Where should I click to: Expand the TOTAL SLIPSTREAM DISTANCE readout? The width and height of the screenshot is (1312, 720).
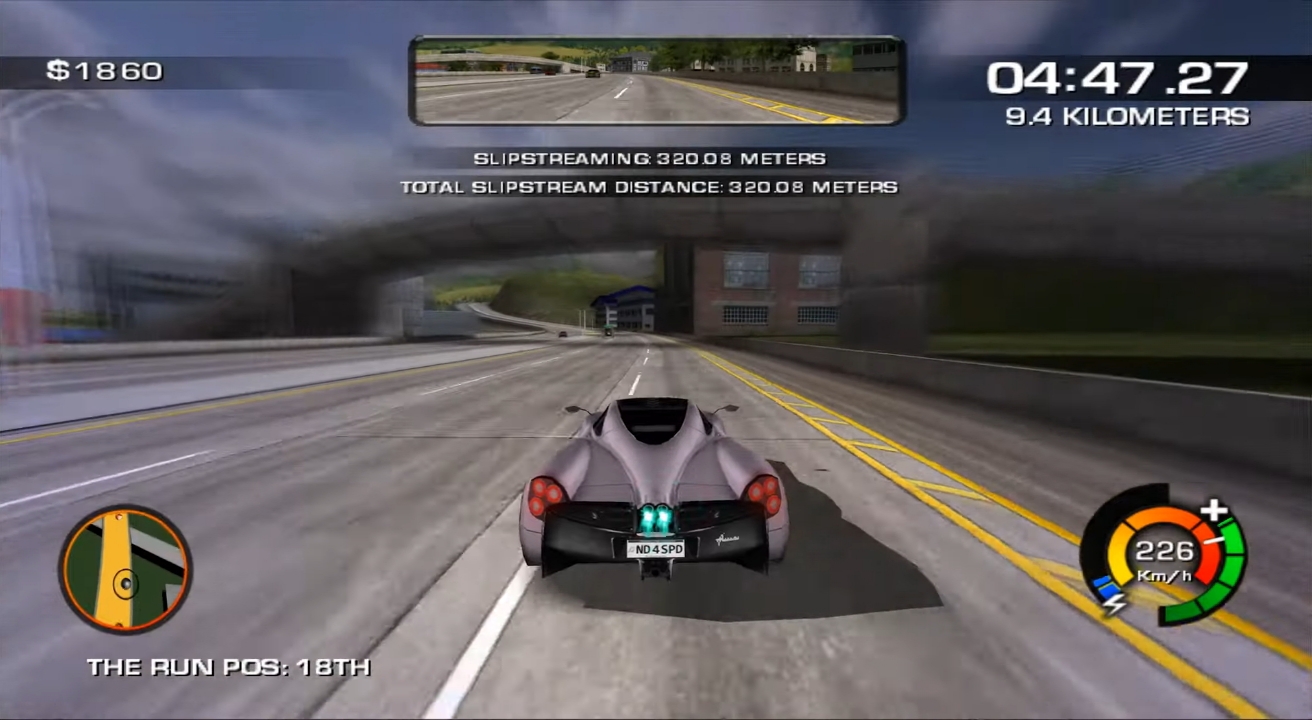pyautogui.click(x=650, y=186)
